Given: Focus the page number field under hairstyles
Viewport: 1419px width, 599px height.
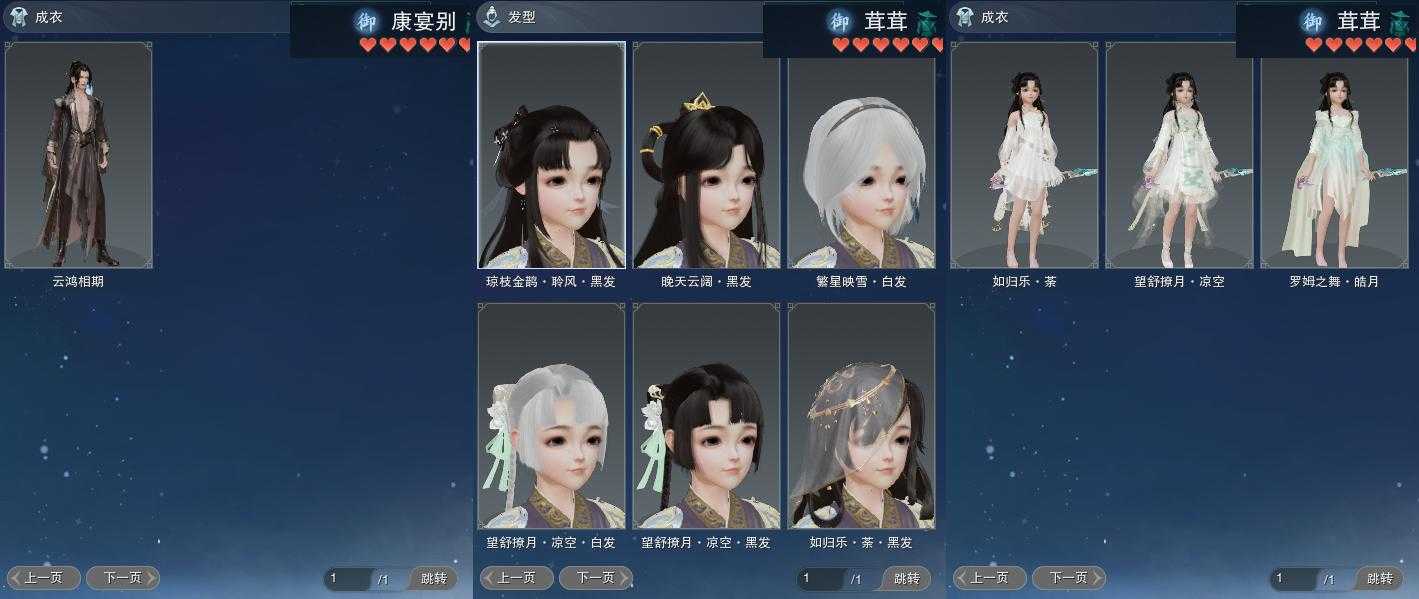Looking at the screenshot, I should tap(819, 579).
